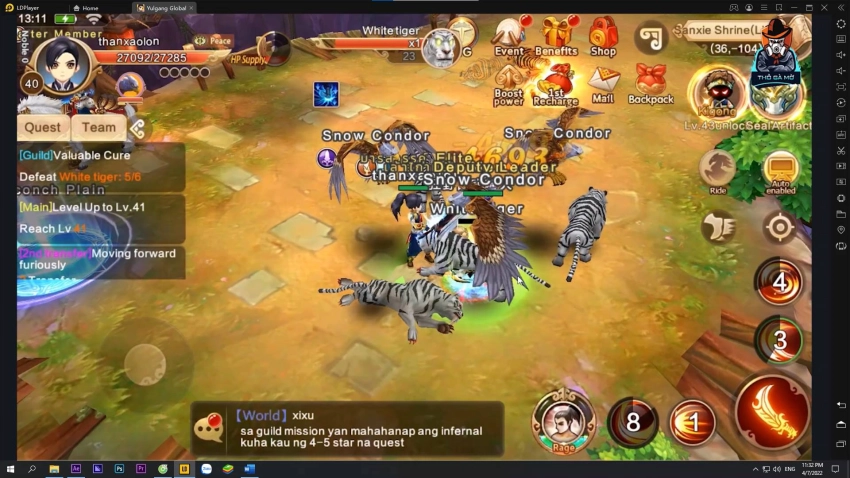
Task: Toggle the Auto enabled combat button
Action: pyautogui.click(x=780, y=170)
